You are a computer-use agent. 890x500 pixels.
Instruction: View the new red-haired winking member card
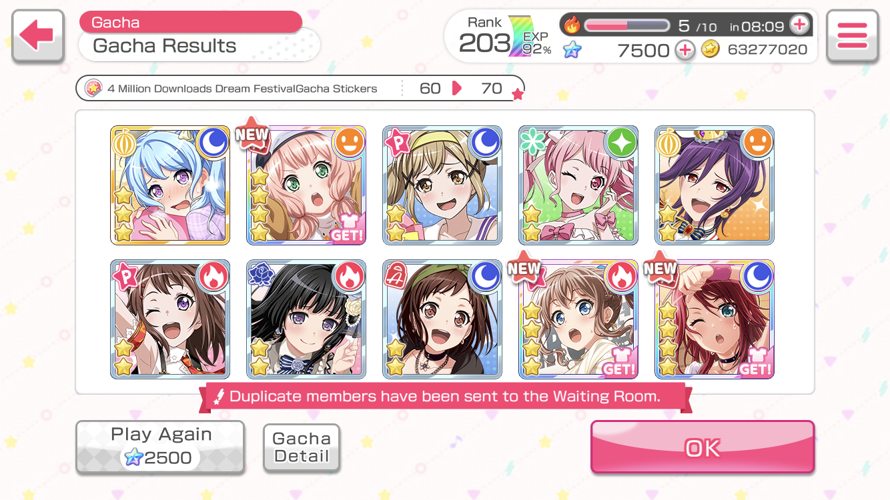click(714, 319)
